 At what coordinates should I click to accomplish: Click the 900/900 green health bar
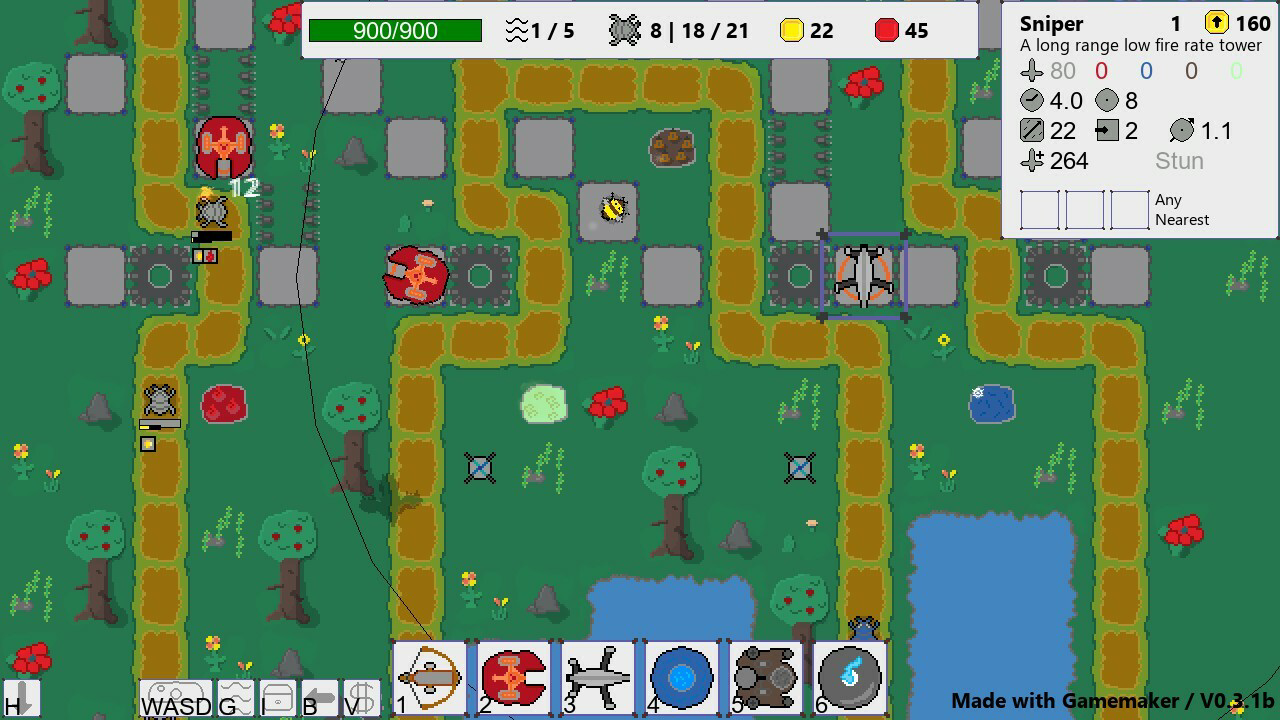pos(395,30)
